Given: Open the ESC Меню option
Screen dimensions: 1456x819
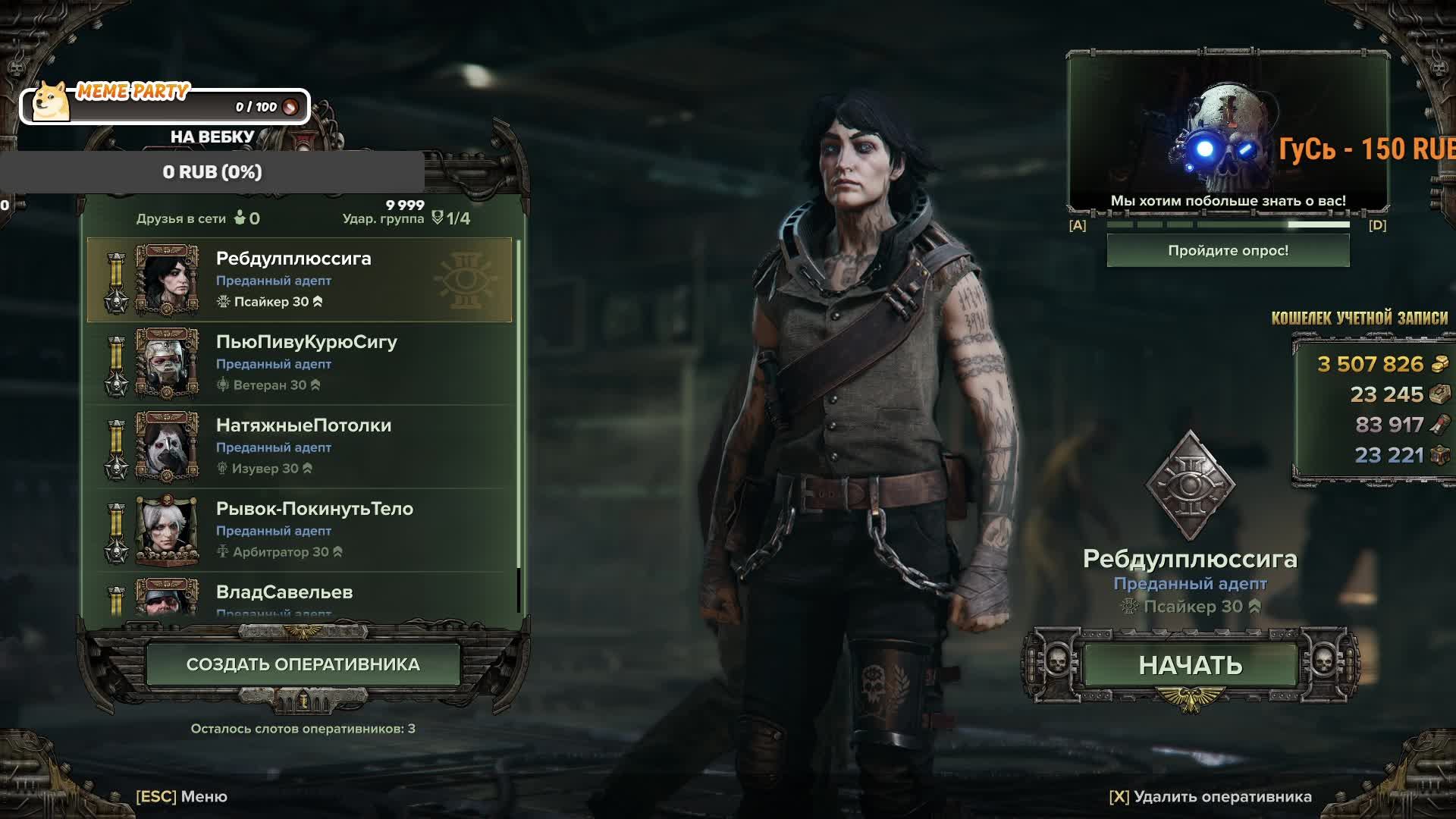Looking at the screenshot, I should [x=182, y=796].
